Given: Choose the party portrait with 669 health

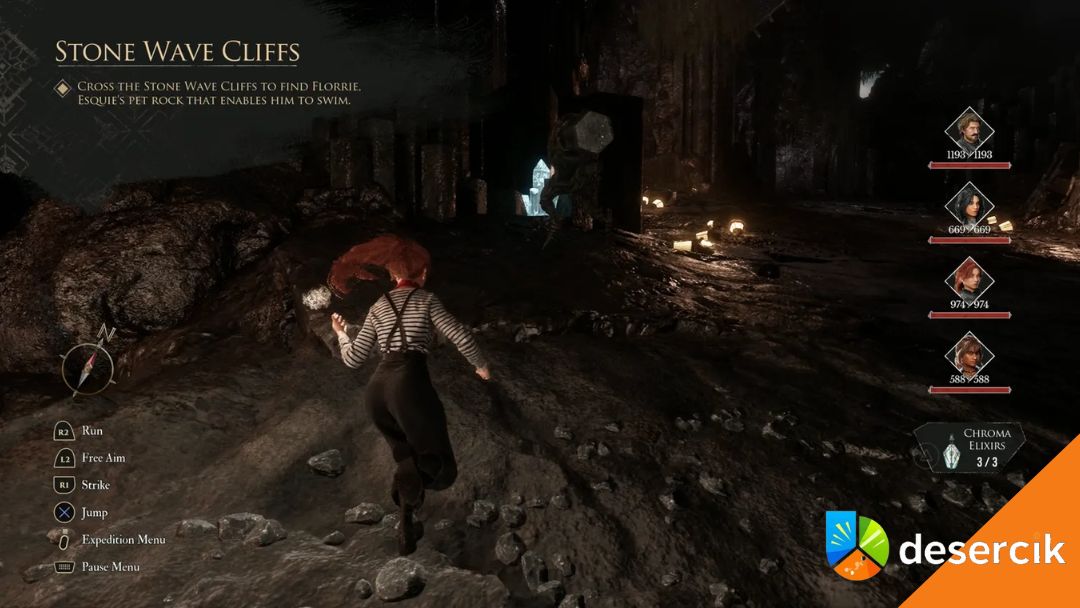Looking at the screenshot, I should [x=969, y=204].
